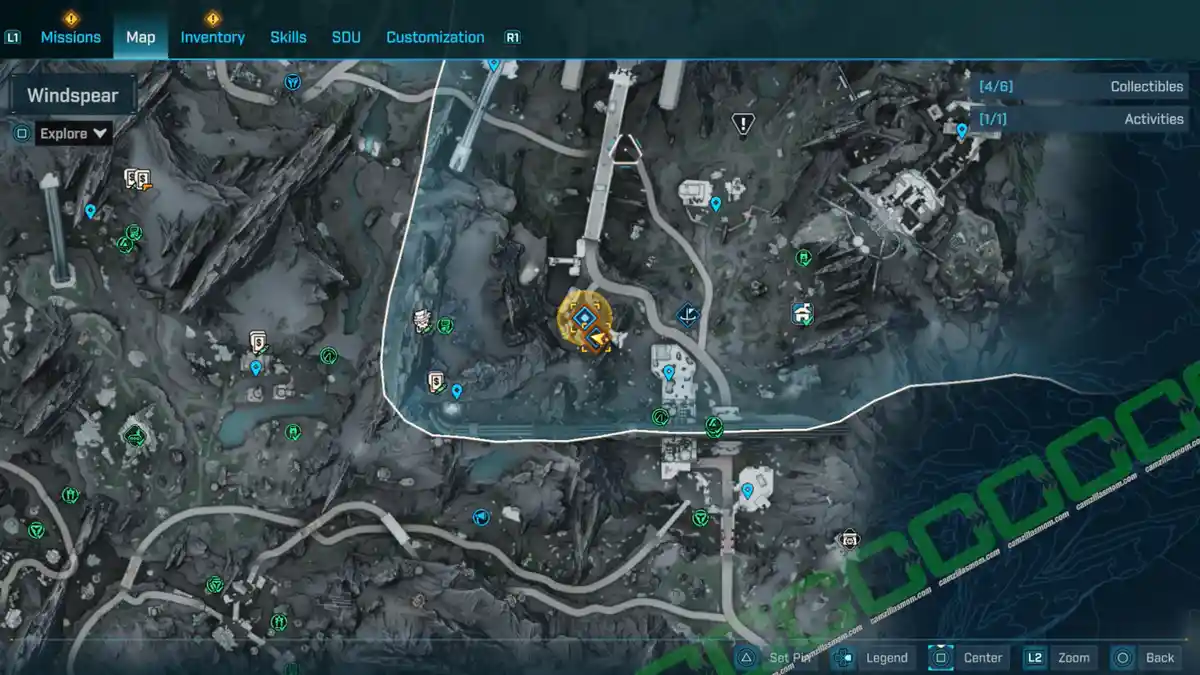Click the highlighted orange objective marker
The height and width of the screenshot is (675, 1200).
point(584,318)
